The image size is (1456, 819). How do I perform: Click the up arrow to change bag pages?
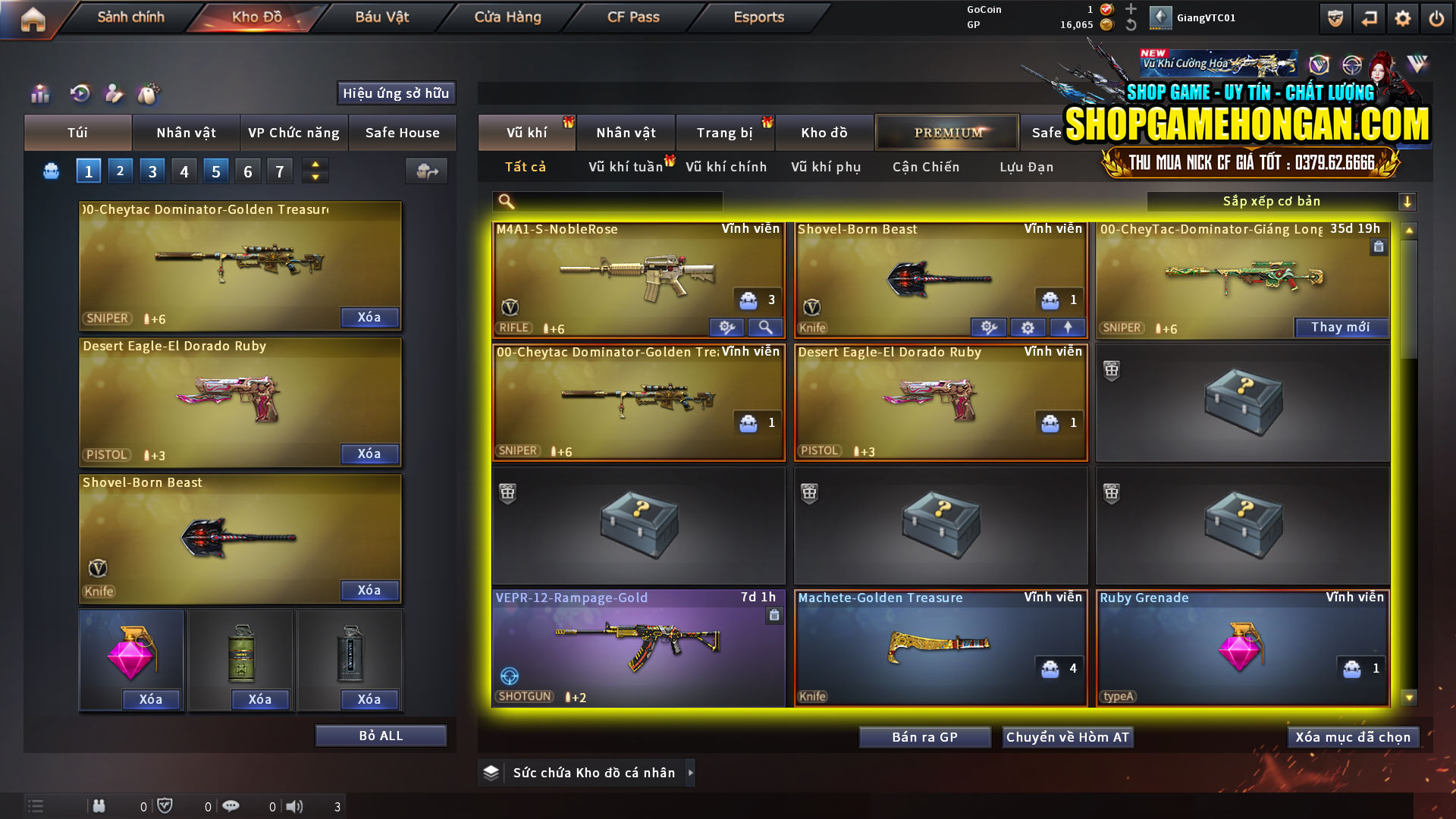click(x=315, y=165)
